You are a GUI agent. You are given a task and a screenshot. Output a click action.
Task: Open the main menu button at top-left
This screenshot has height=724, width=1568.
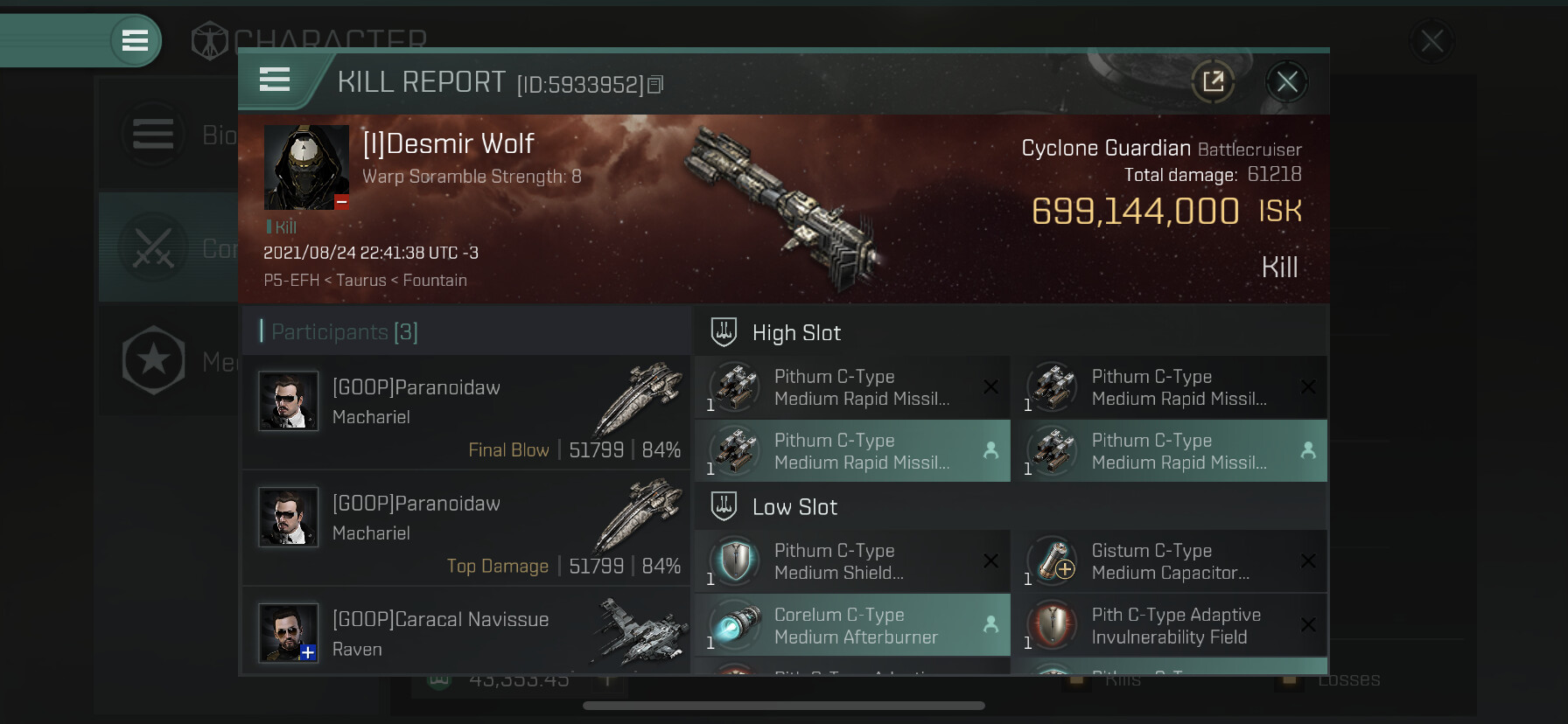click(135, 40)
